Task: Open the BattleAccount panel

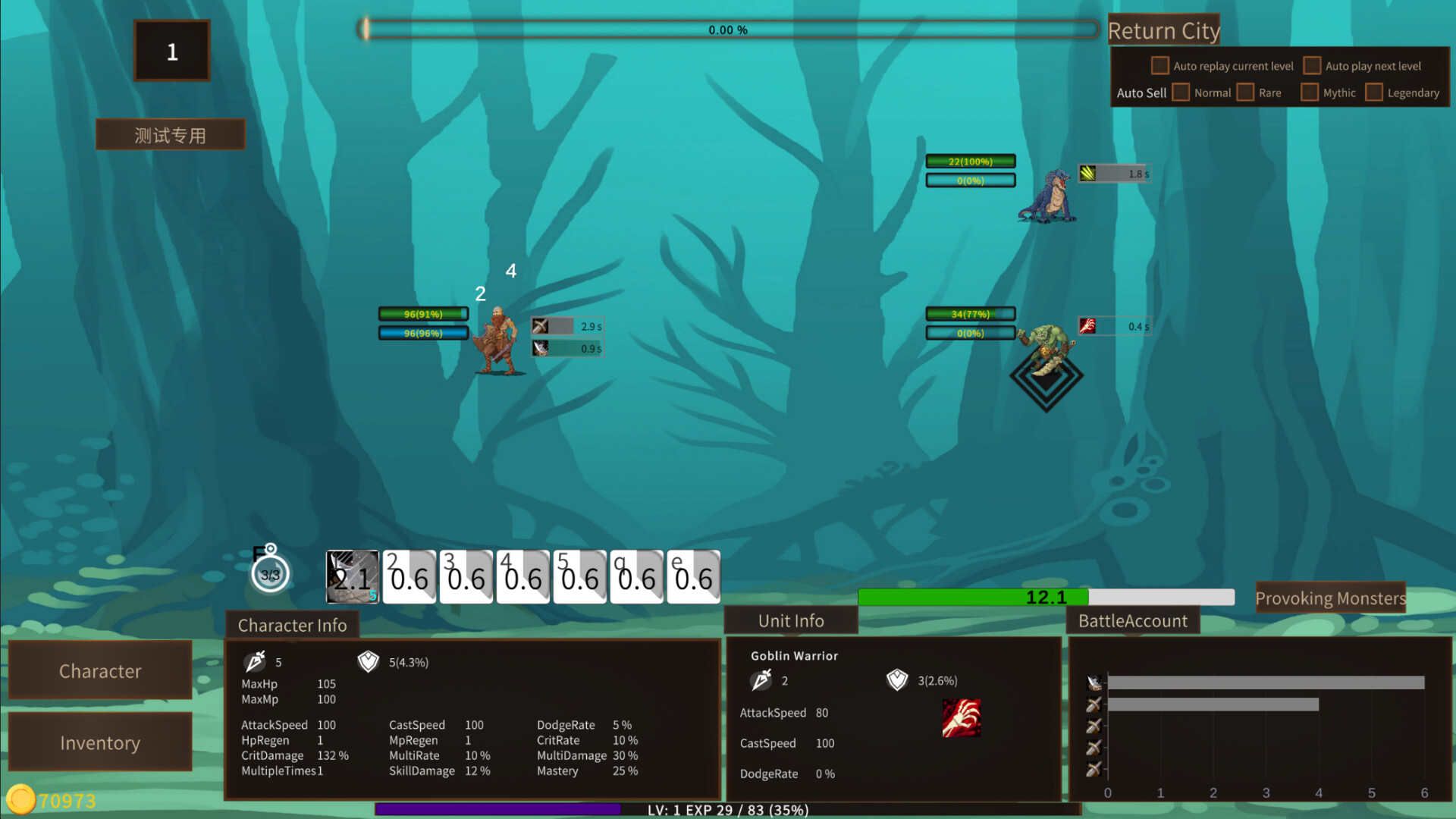Action: (1133, 620)
